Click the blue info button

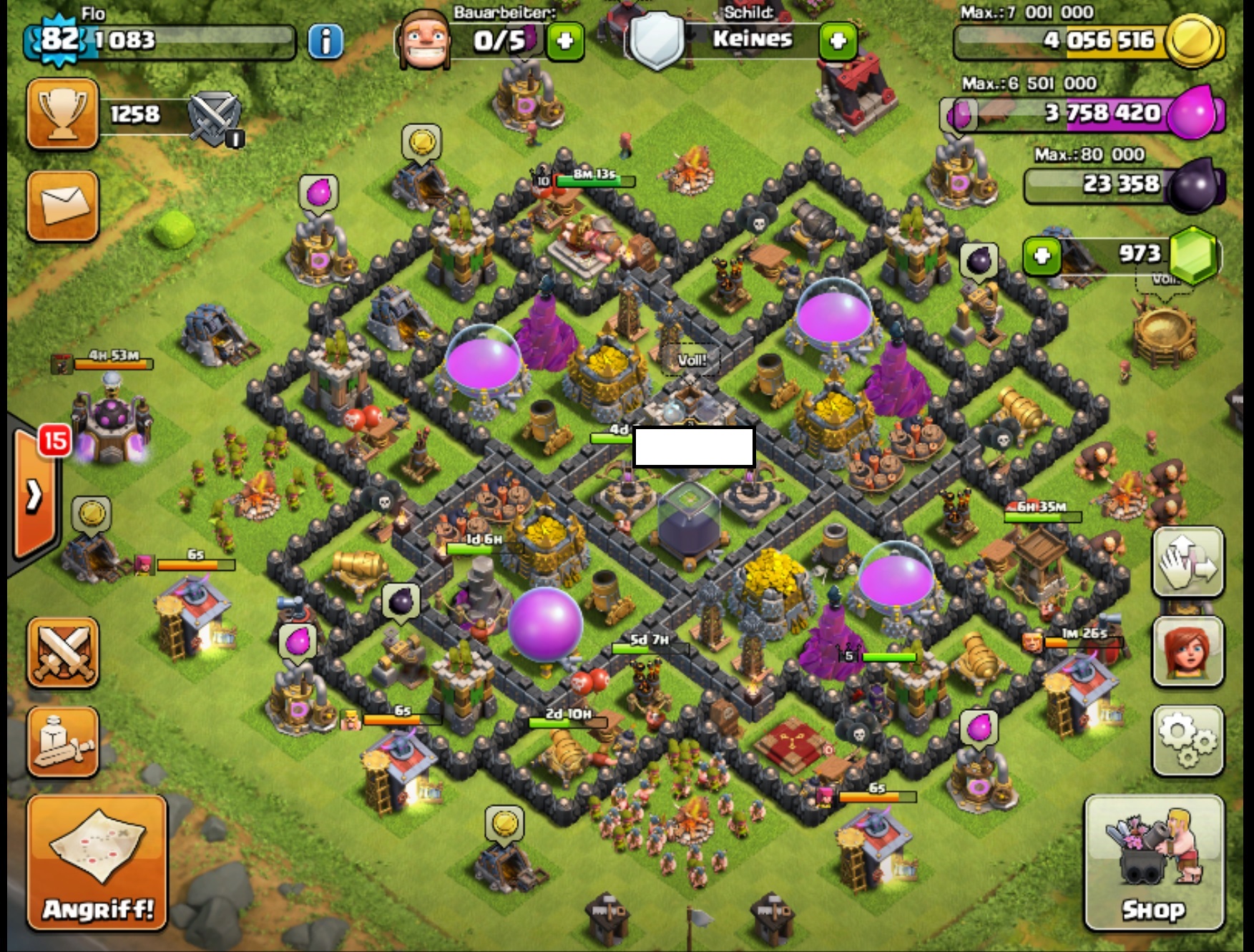325,41
